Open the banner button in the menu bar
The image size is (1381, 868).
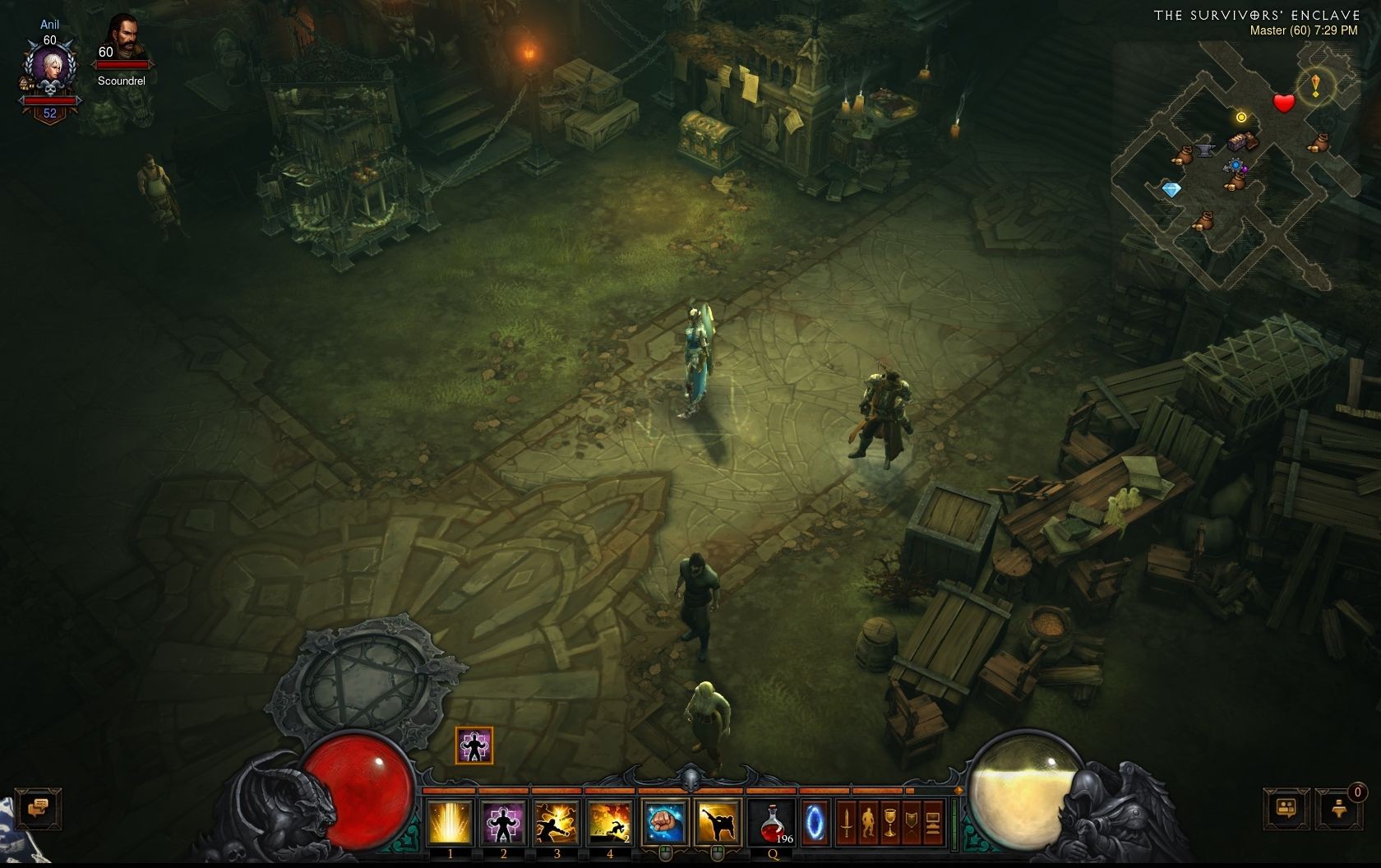[911, 822]
